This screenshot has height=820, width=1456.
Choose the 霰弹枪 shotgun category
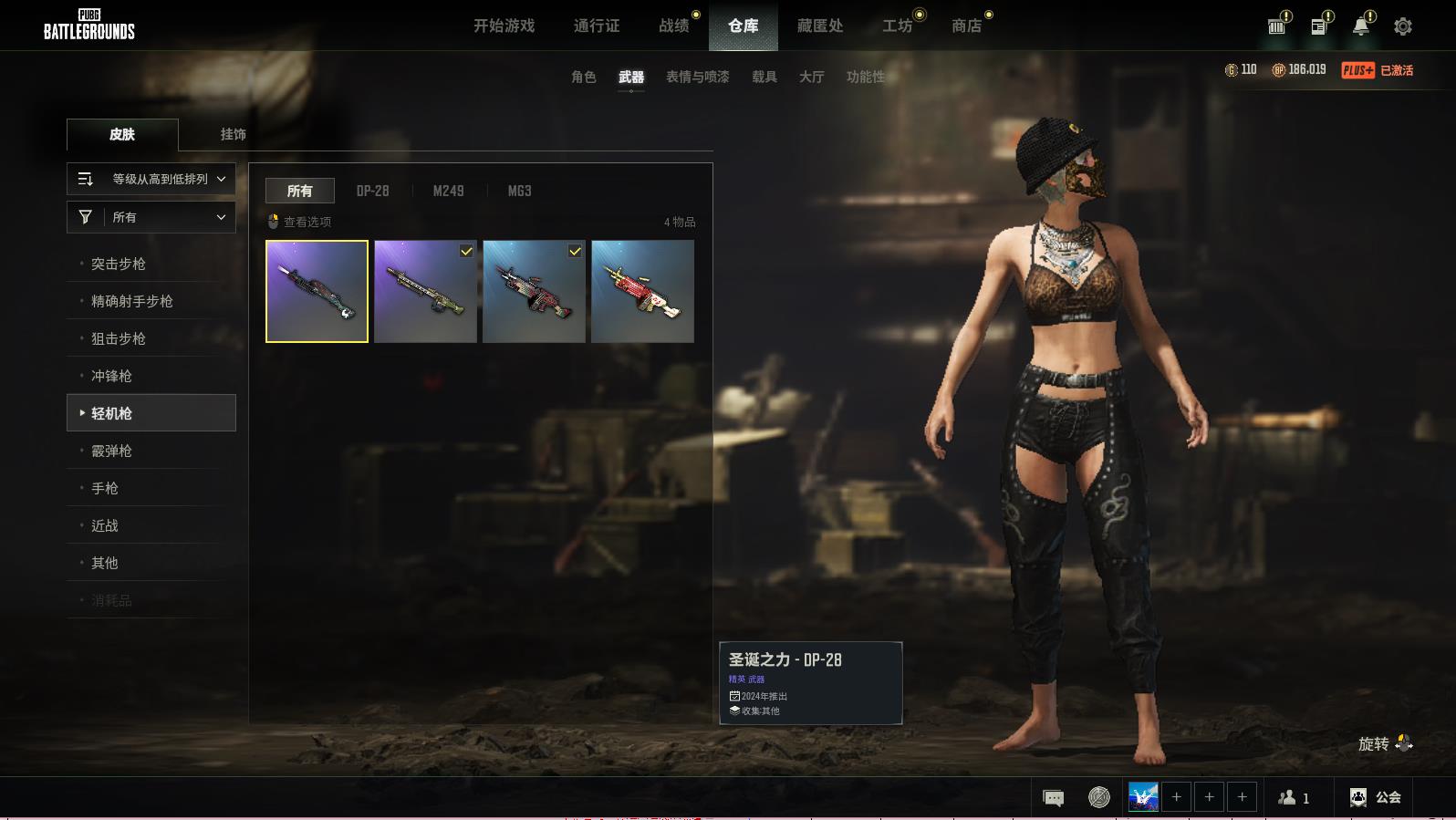tap(111, 451)
